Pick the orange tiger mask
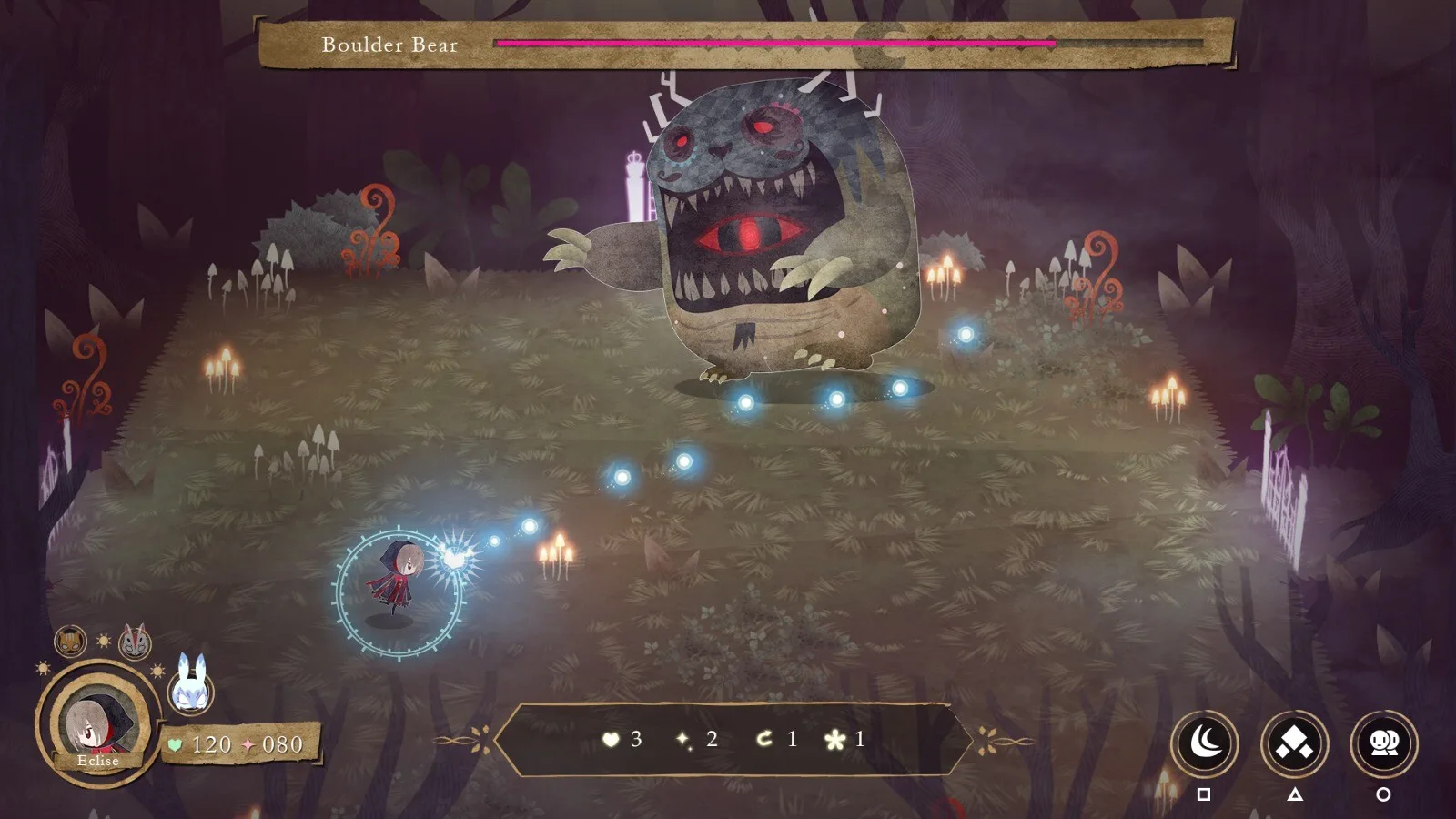 tap(70, 642)
